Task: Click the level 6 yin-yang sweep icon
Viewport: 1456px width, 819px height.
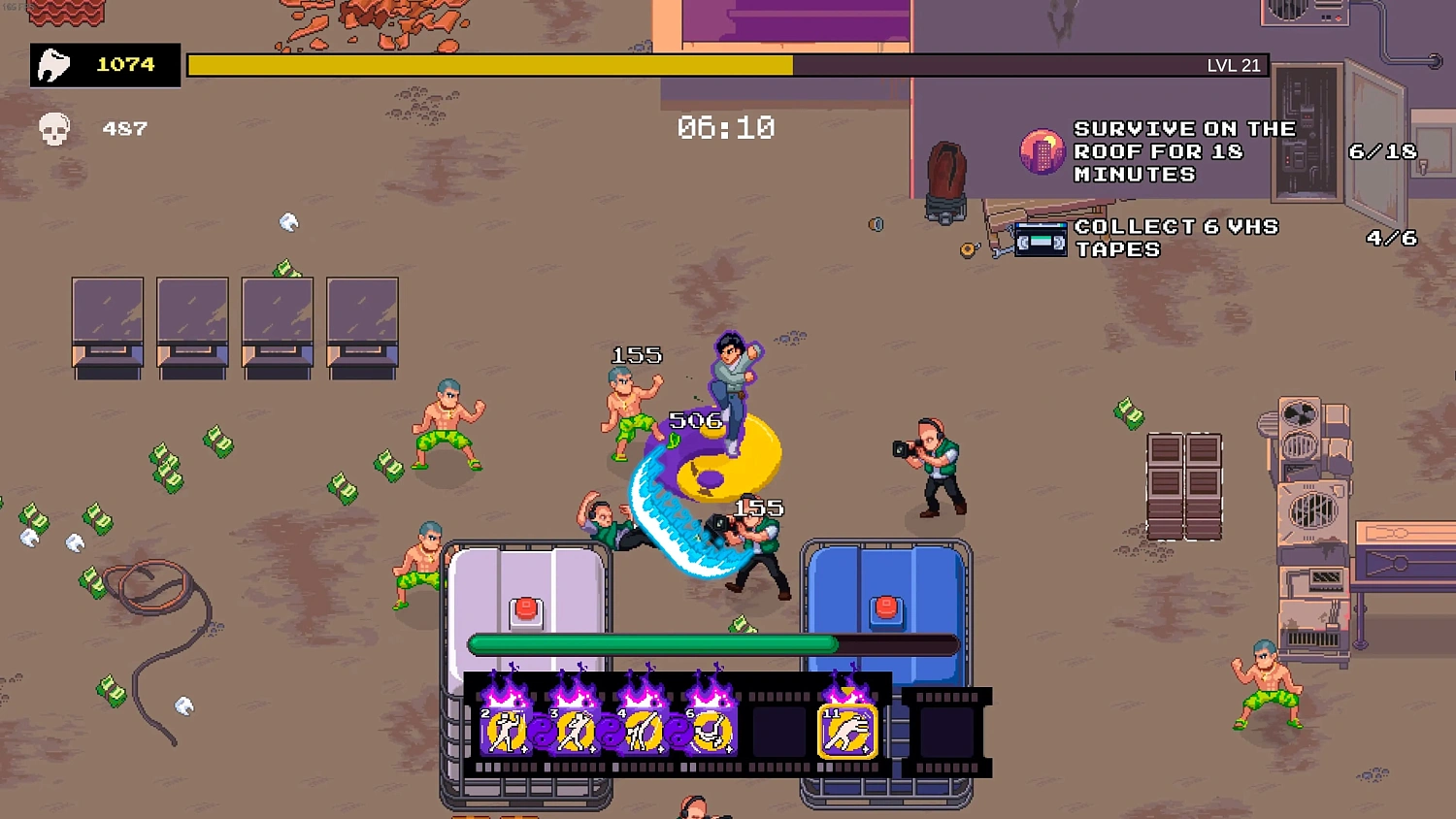Action: (x=714, y=730)
